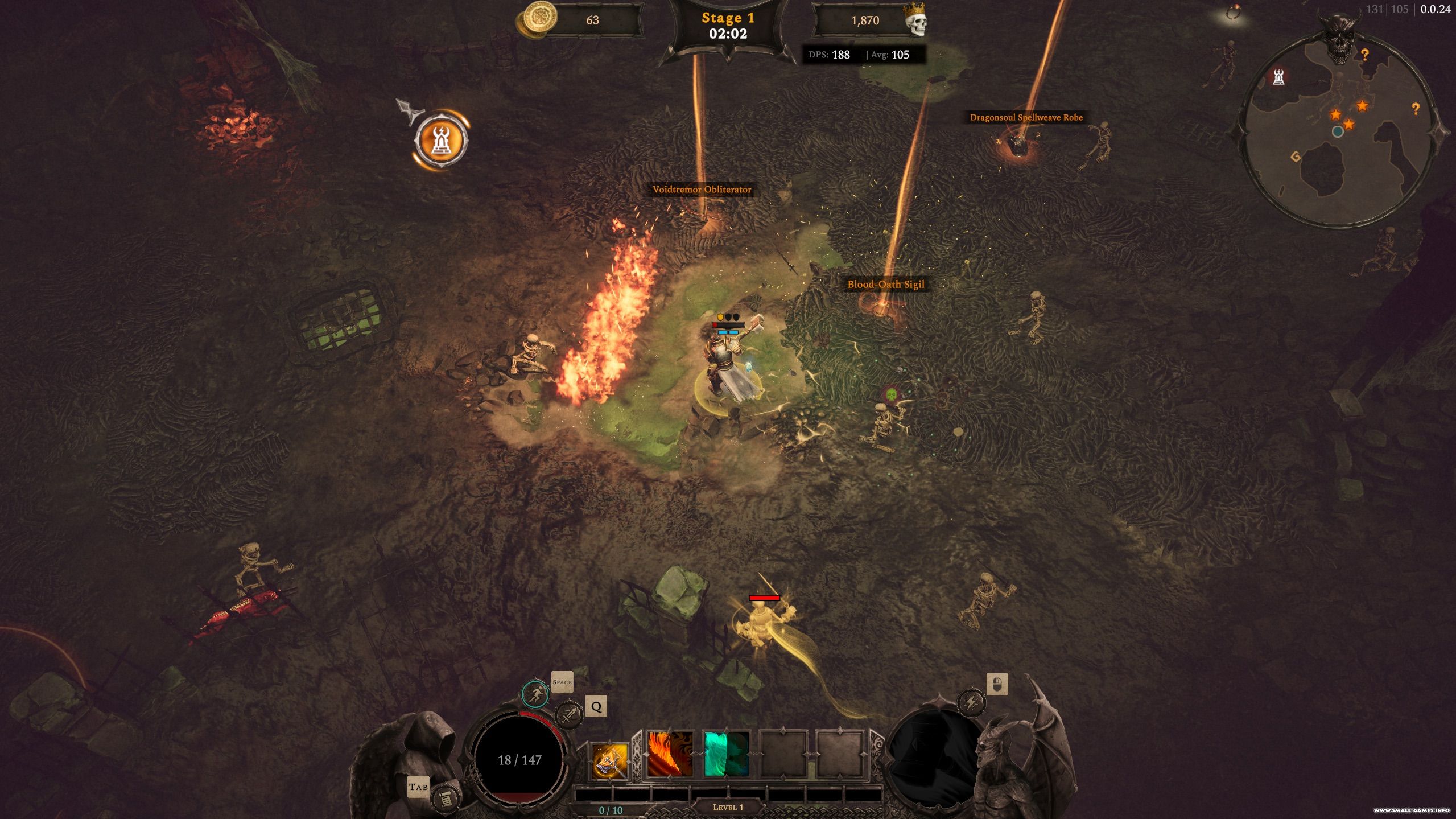The image size is (1456, 819).
Task: Click the orange tower objective indicator
Action: coord(441,139)
